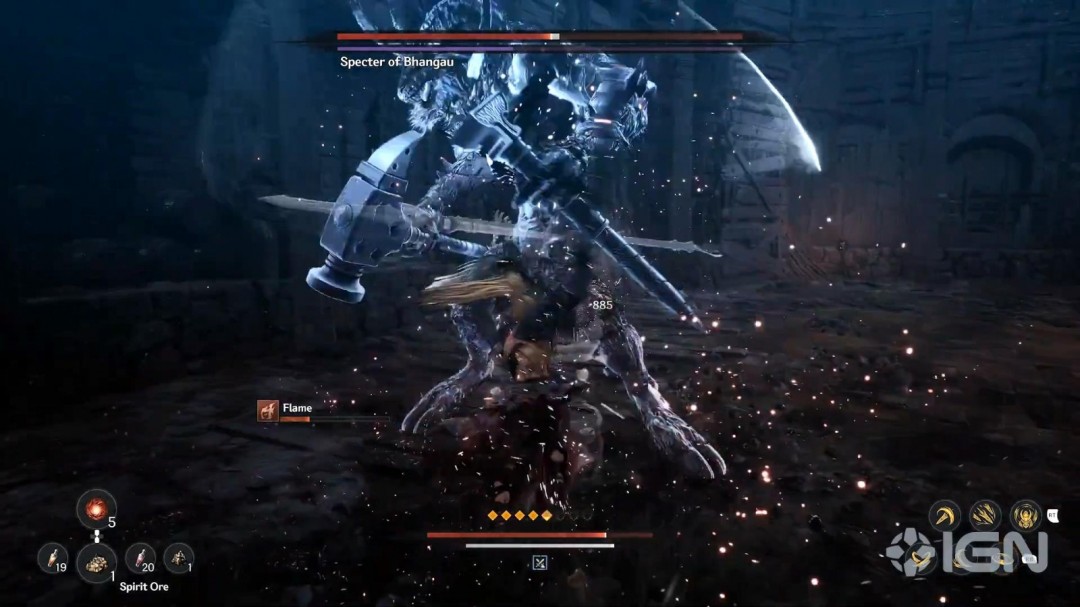Click the Flame status effect icon
The image size is (1080, 607).
267,410
